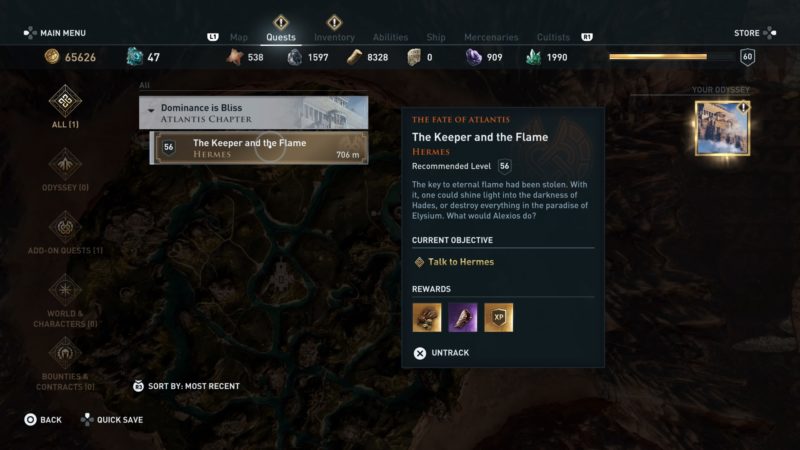Inspect the XP reward icon

tap(498, 317)
